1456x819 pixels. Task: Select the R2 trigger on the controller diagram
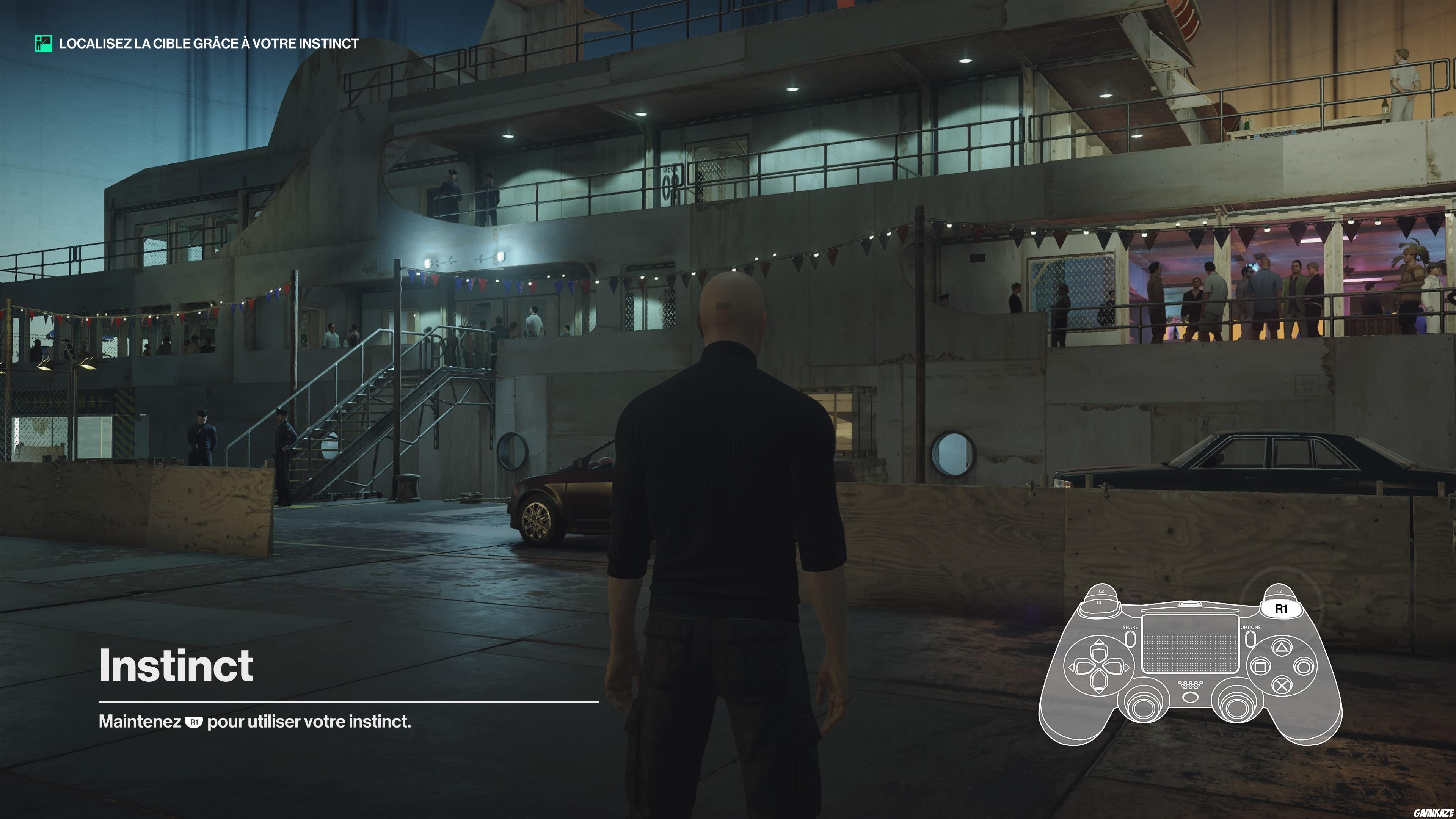1280,591
